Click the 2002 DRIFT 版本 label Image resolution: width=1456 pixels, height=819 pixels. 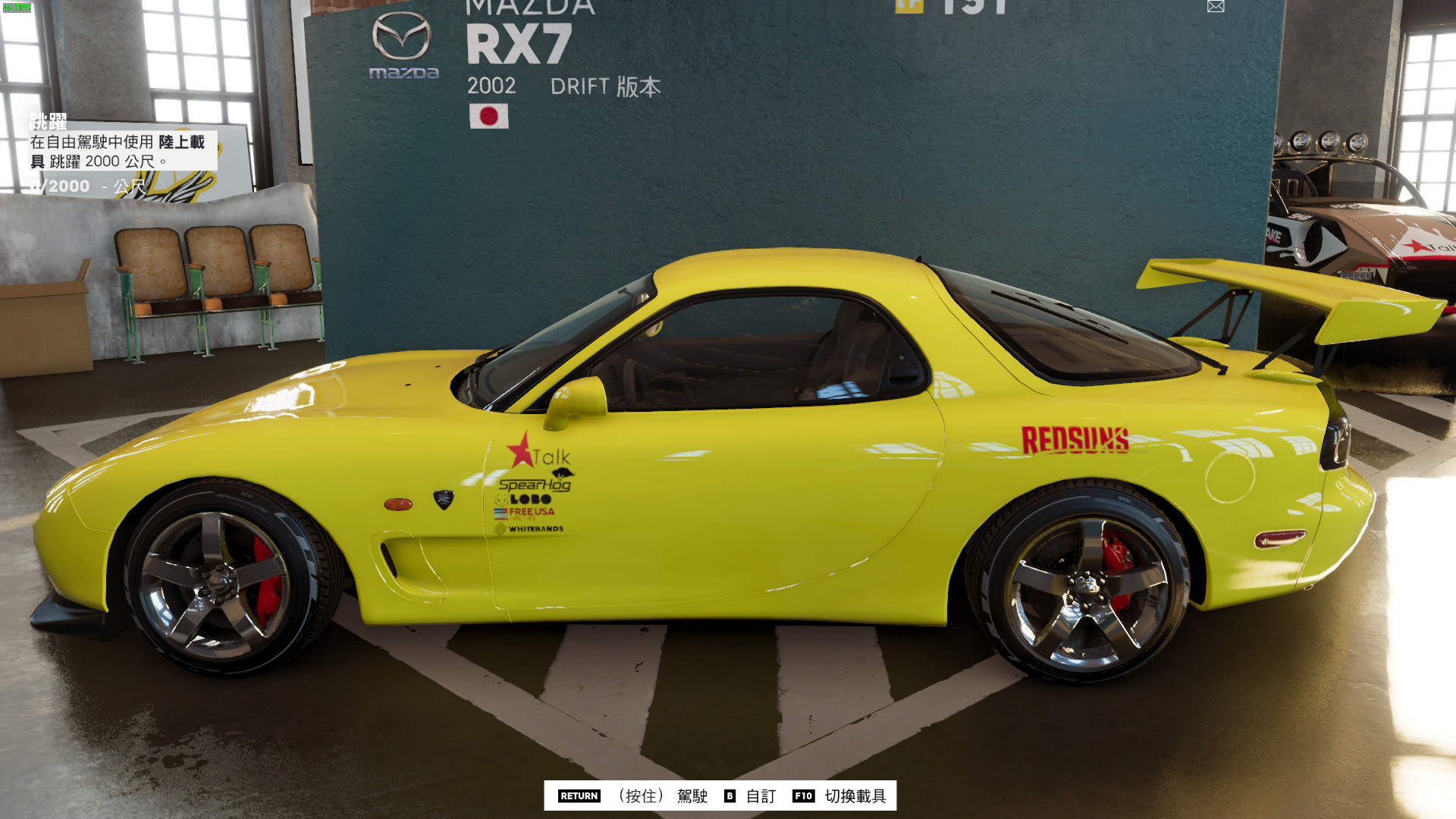561,86
